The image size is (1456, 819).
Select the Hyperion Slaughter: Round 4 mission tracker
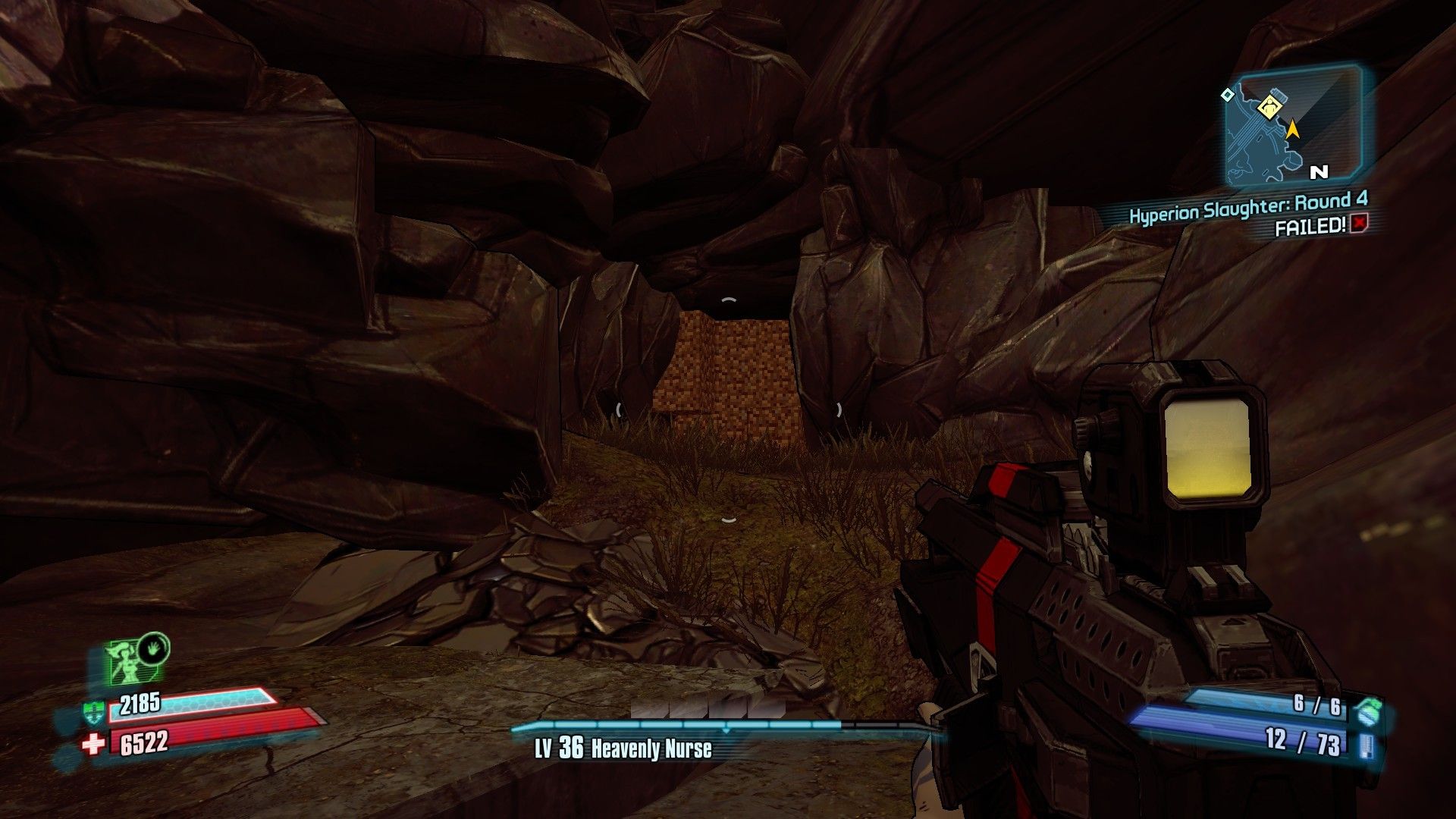coord(1247,206)
